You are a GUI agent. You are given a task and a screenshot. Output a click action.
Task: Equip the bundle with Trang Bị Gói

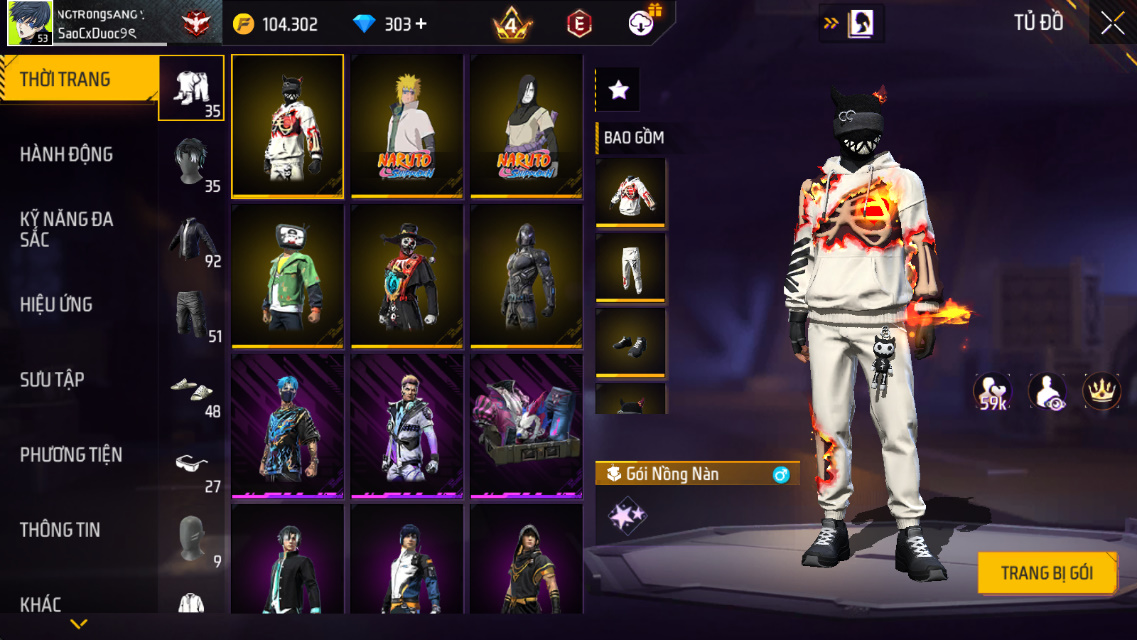coord(1046,573)
